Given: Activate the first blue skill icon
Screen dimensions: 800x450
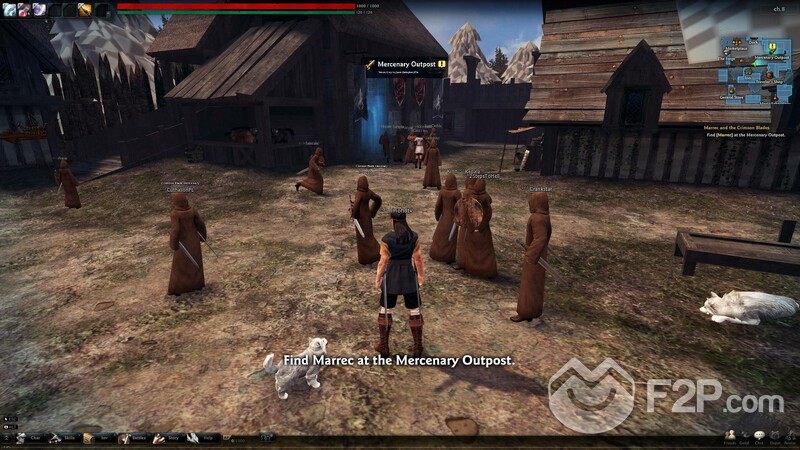Looking at the screenshot, I should pyautogui.click(x=8, y=9).
